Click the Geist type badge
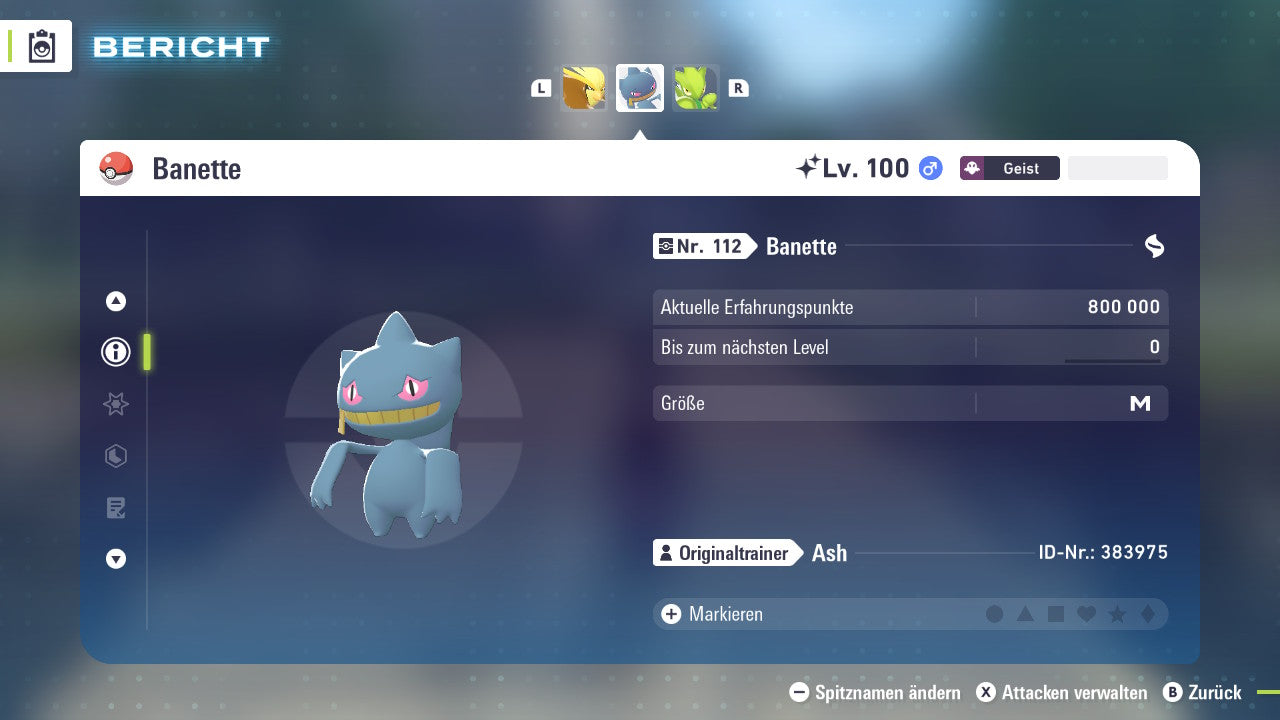This screenshot has height=720, width=1280. pos(1009,168)
